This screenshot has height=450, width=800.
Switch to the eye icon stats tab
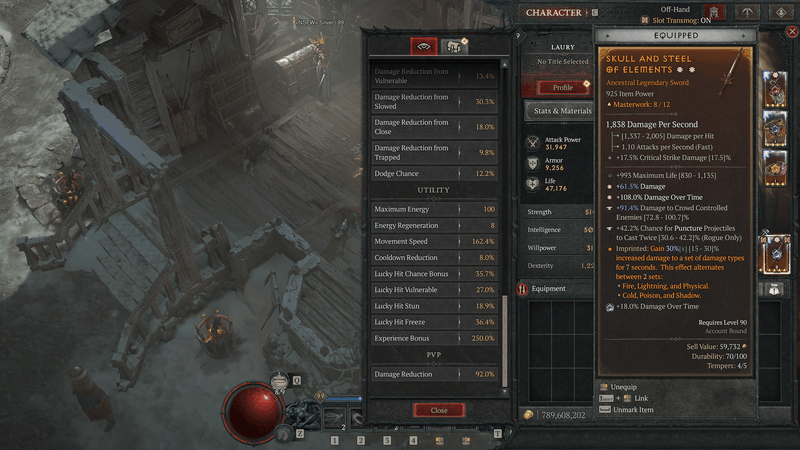(x=424, y=46)
